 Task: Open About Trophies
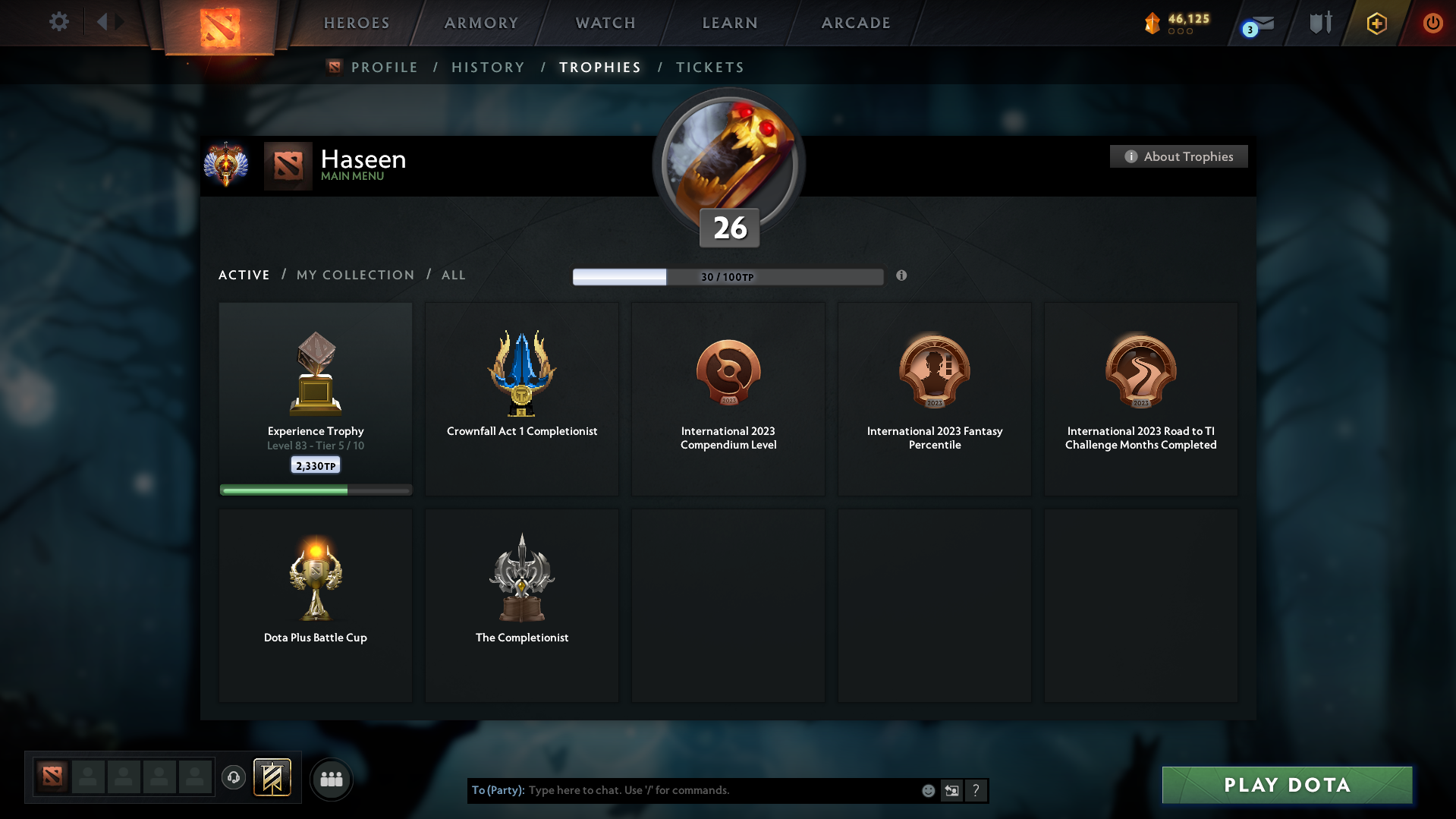coord(1178,156)
